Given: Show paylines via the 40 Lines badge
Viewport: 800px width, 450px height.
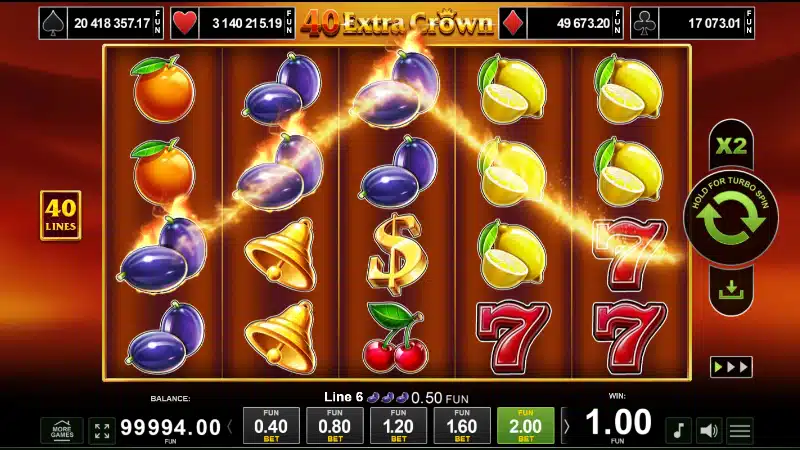Looking at the screenshot, I should click(x=60, y=215).
